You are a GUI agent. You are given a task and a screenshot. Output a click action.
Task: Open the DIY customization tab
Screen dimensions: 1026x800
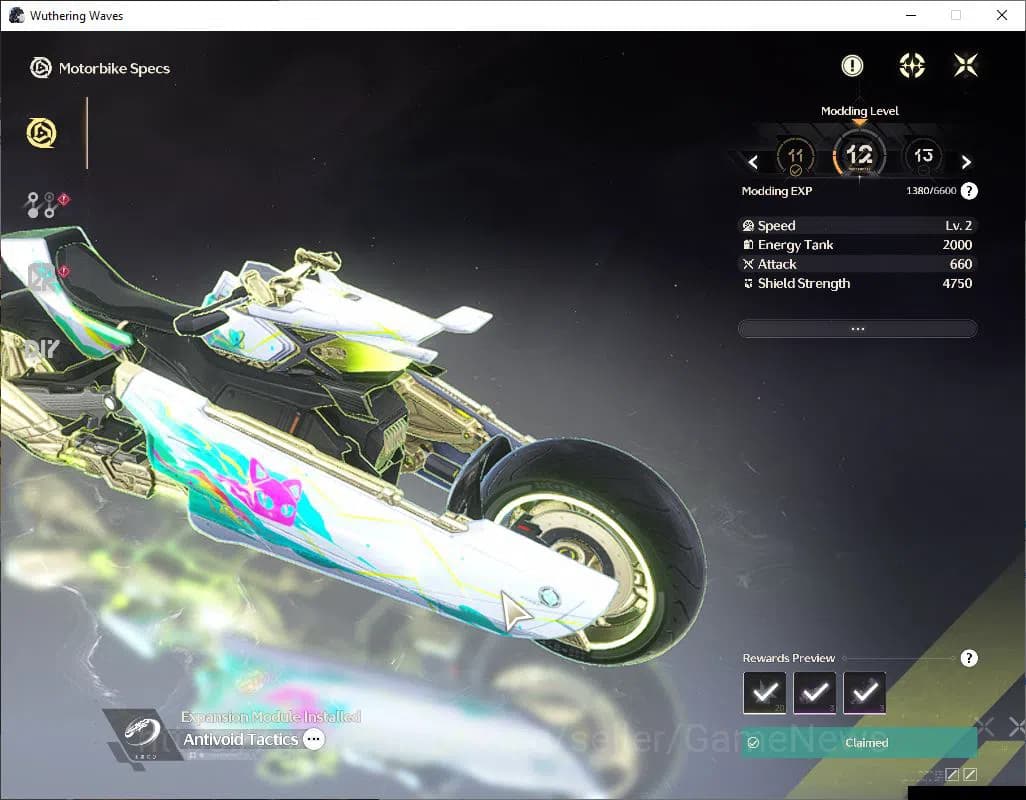[42, 349]
